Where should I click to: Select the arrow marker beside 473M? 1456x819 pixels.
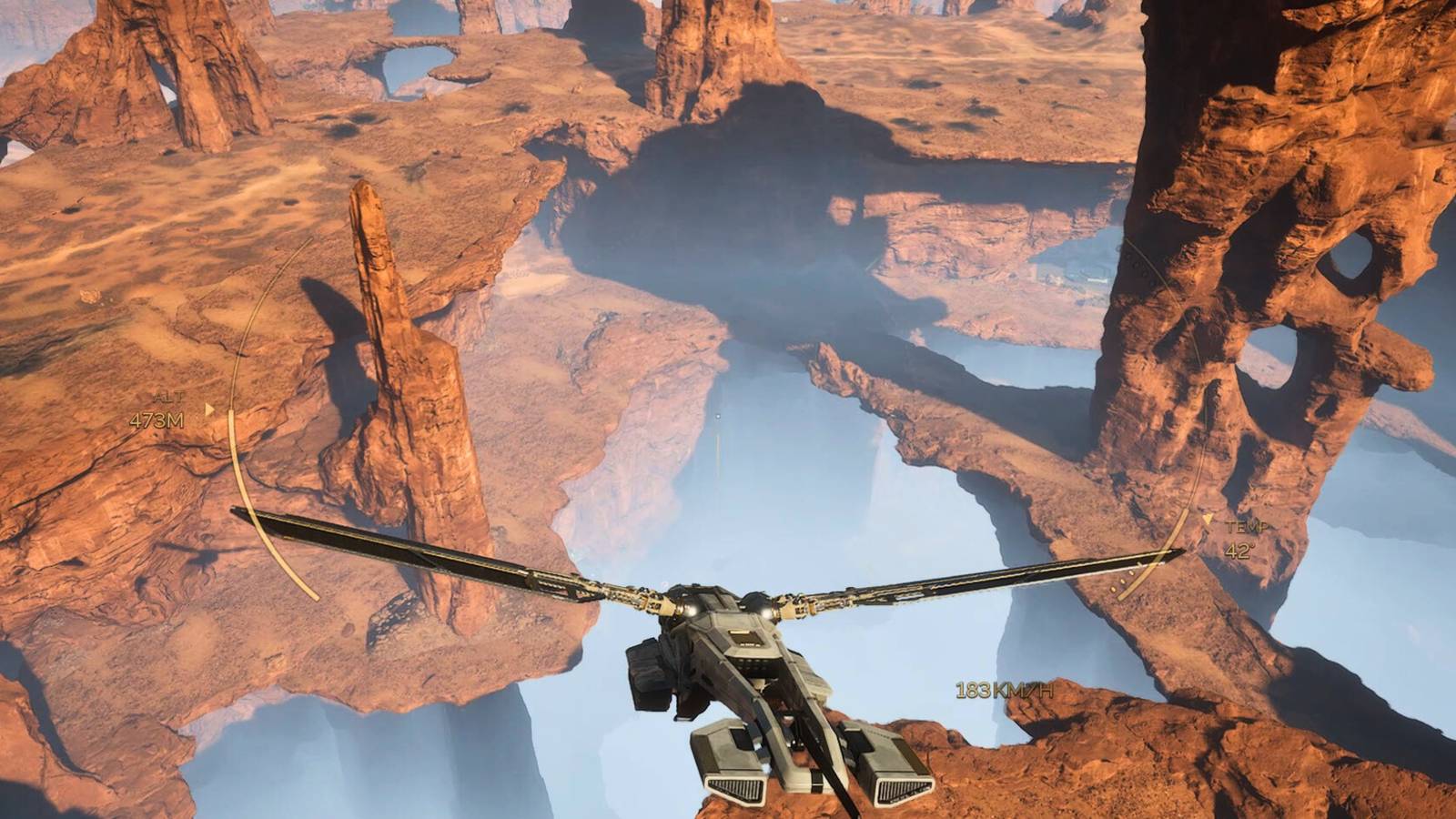(x=209, y=409)
